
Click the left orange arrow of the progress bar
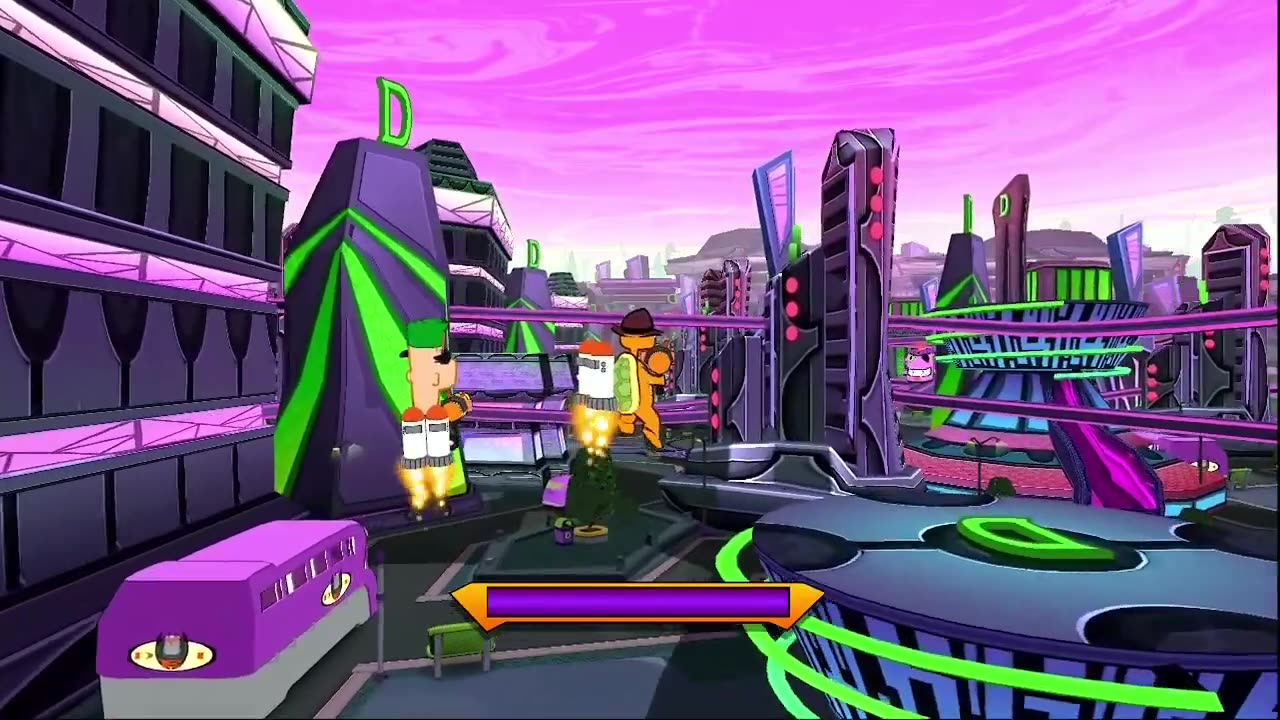pyautogui.click(x=466, y=603)
